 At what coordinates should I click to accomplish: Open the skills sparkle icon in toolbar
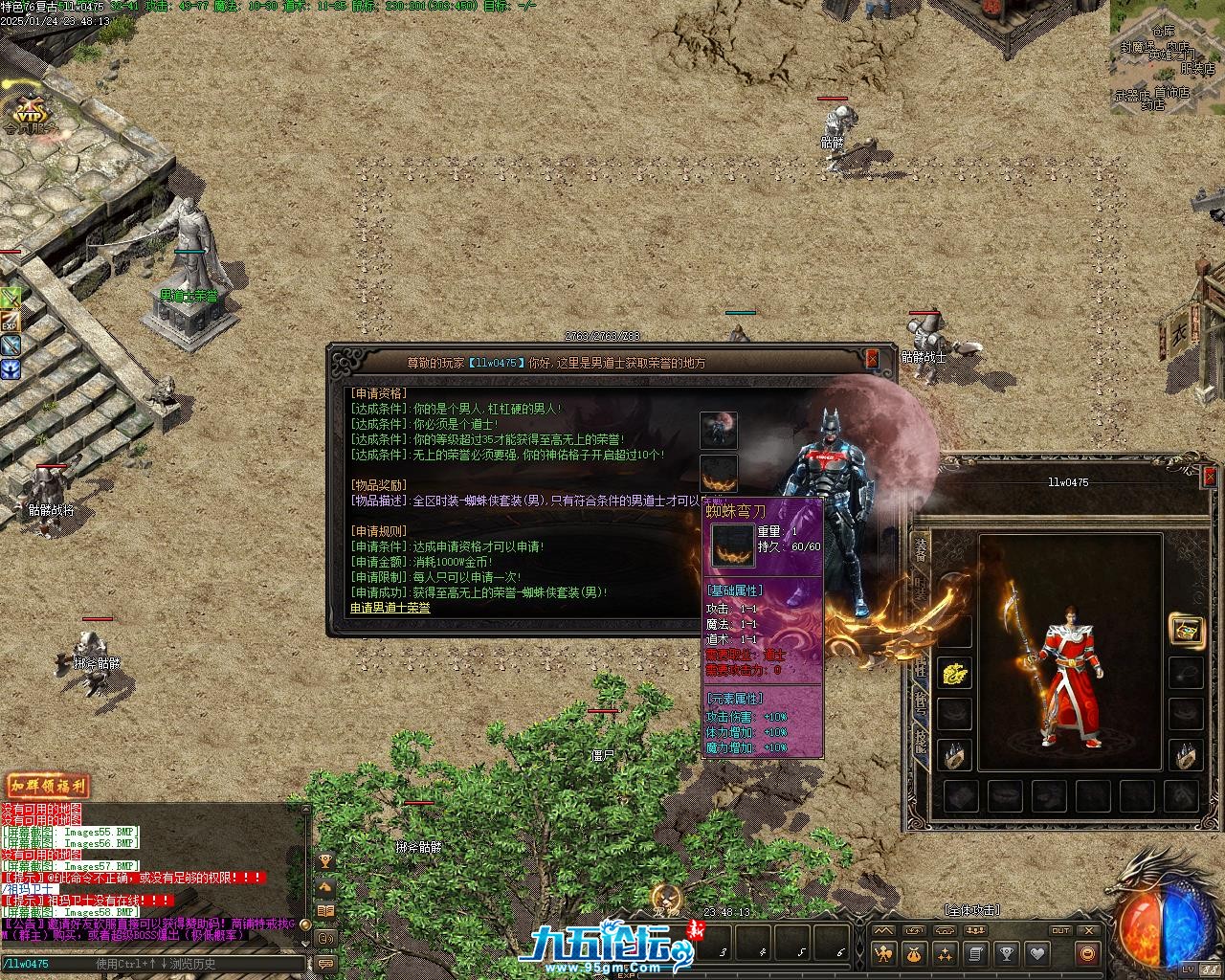pyautogui.click(x=946, y=953)
